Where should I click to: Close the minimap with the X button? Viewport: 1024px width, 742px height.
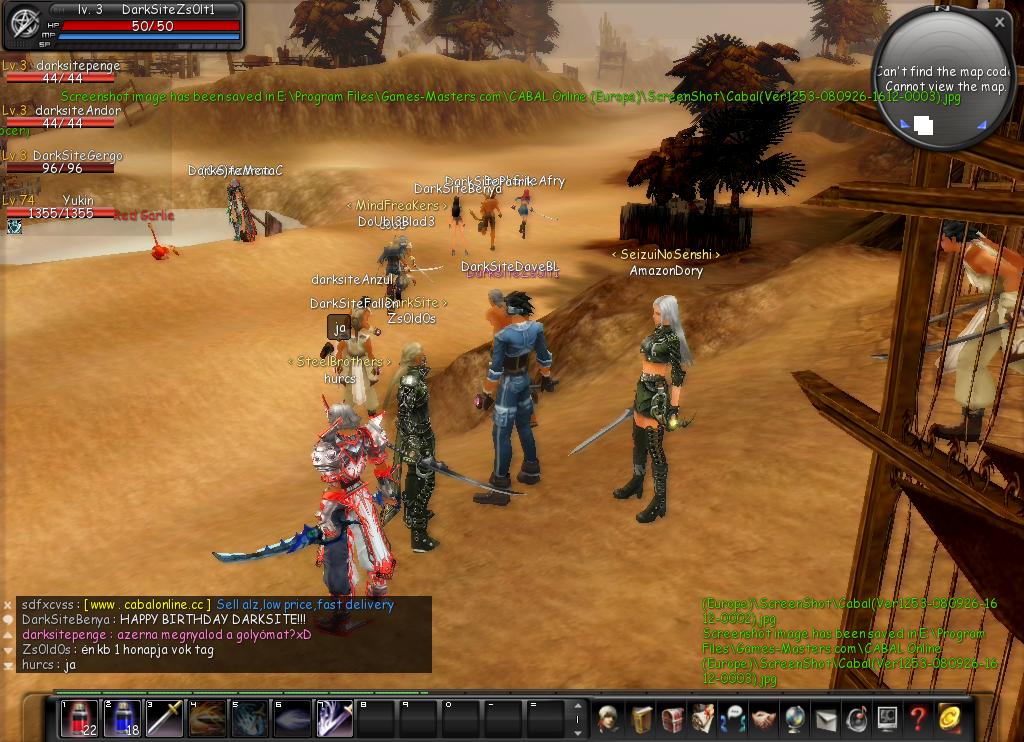[999, 21]
